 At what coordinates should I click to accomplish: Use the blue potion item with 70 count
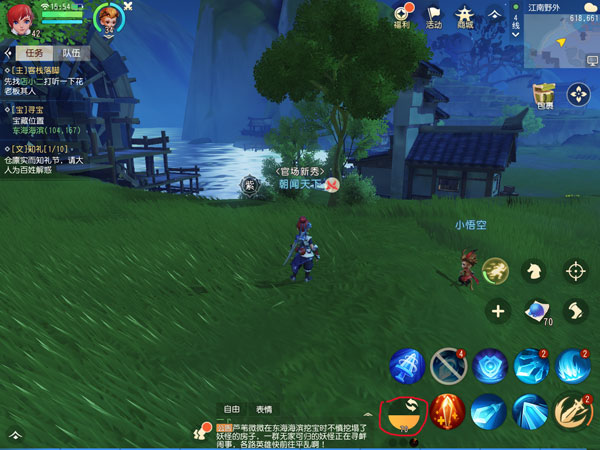[x=537, y=311]
